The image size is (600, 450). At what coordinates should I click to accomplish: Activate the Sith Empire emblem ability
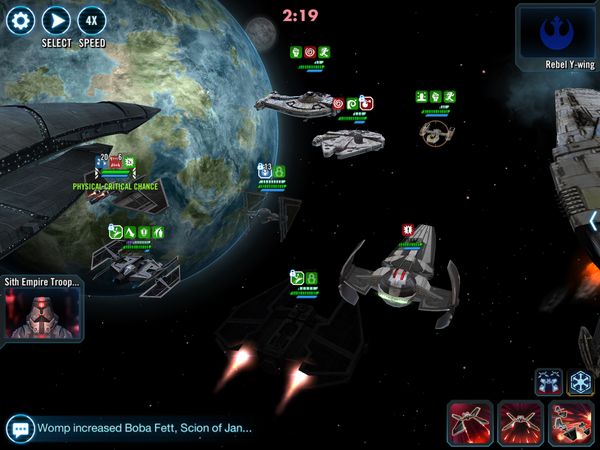[x=581, y=381]
